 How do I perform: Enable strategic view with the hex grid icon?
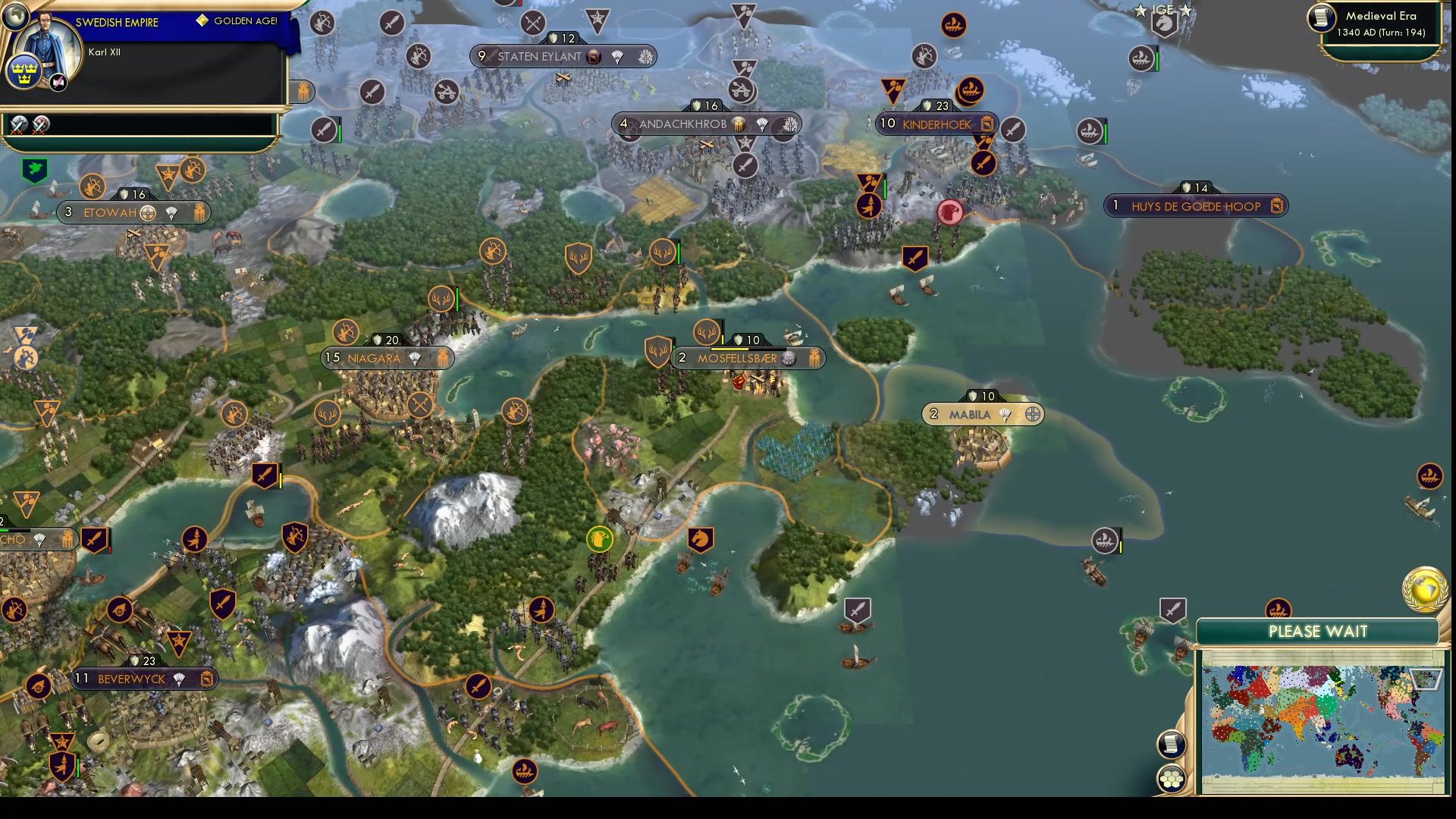coord(1172,777)
